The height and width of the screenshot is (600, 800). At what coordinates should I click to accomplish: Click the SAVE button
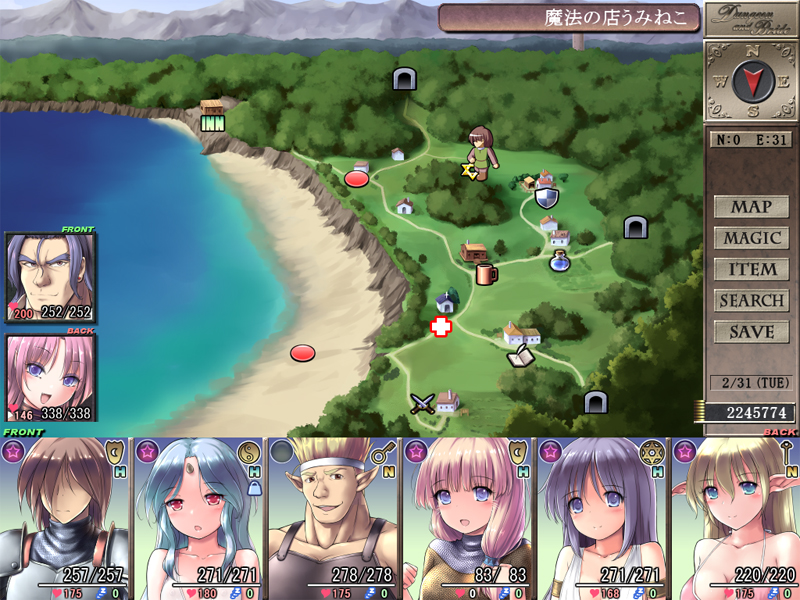pyautogui.click(x=751, y=331)
